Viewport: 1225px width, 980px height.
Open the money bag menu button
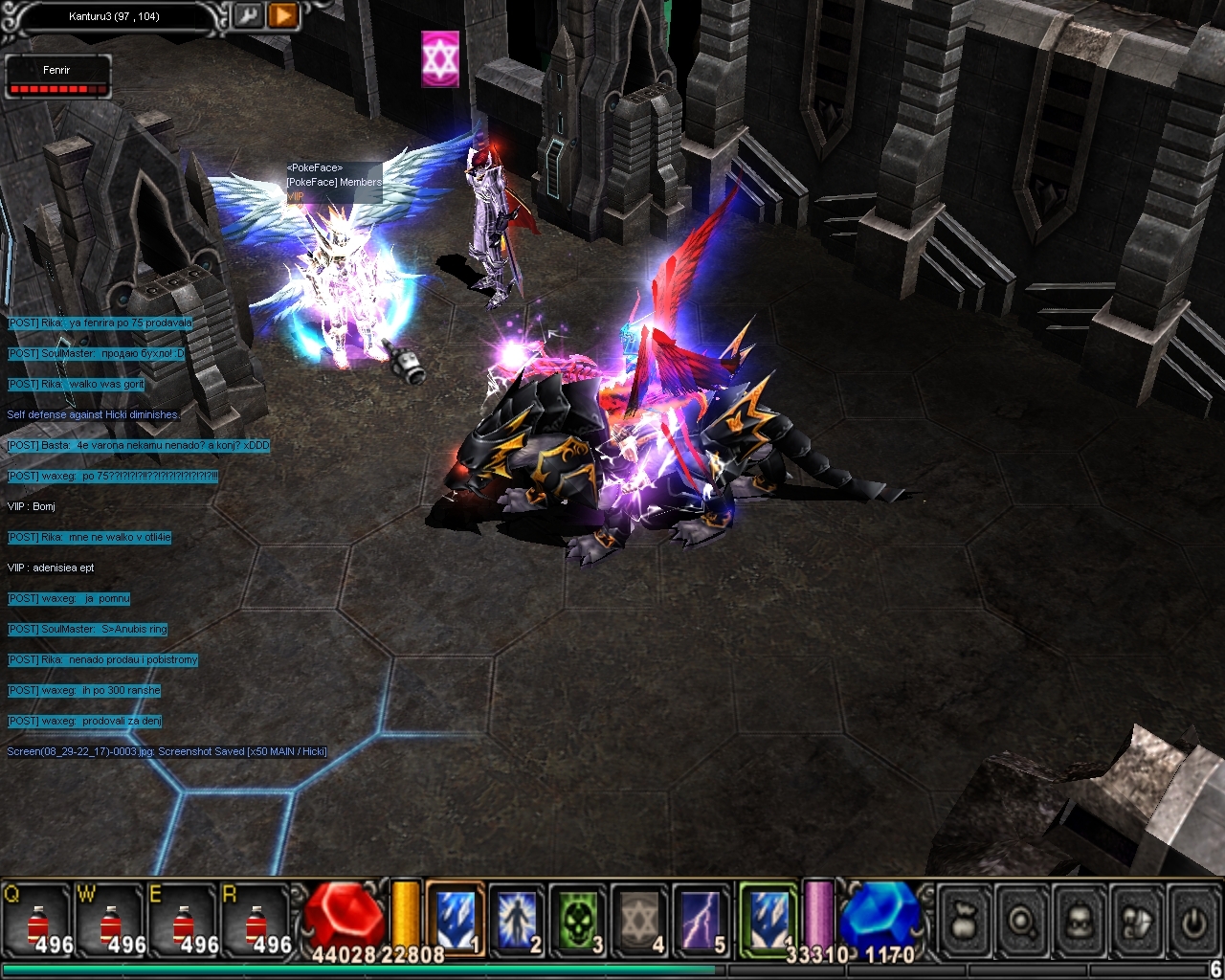pyautogui.click(x=966, y=921)
